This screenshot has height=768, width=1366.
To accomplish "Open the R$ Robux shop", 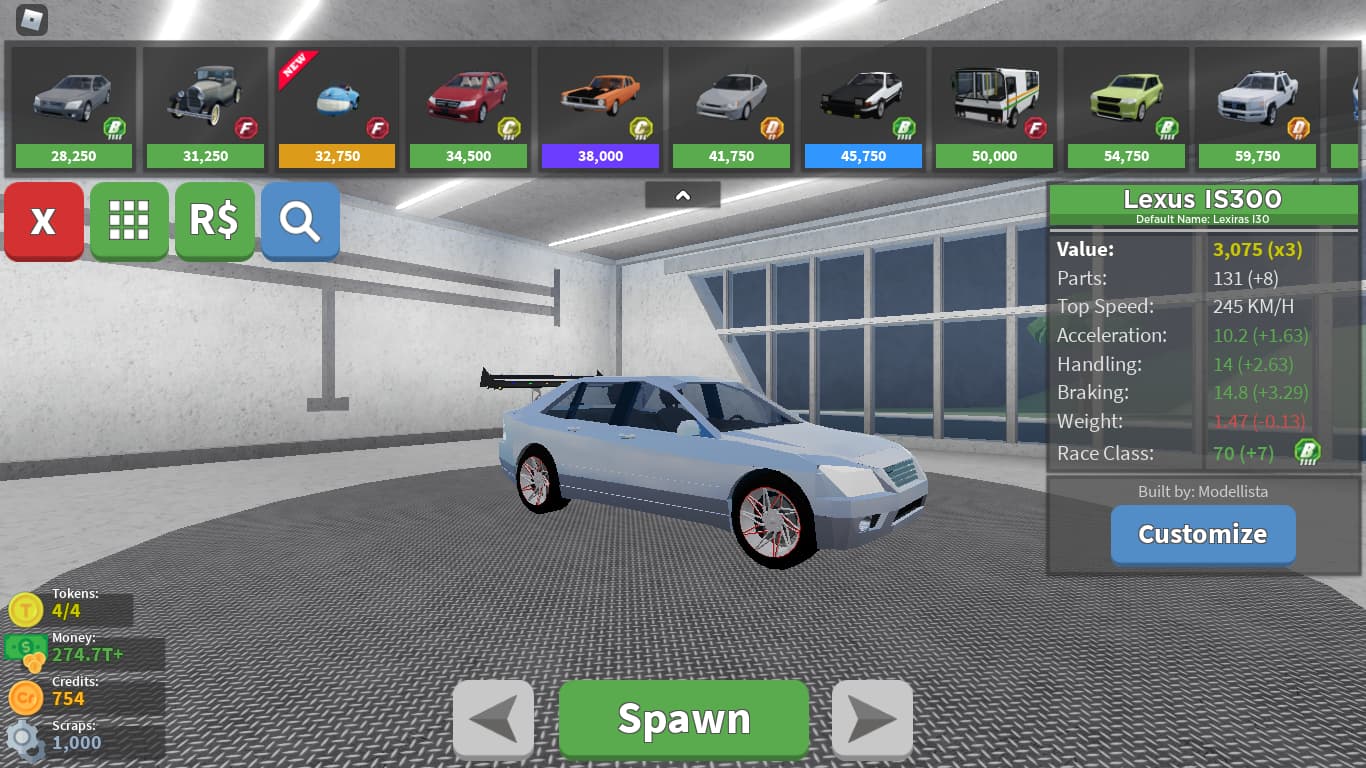I will click(x=214, y=221).
